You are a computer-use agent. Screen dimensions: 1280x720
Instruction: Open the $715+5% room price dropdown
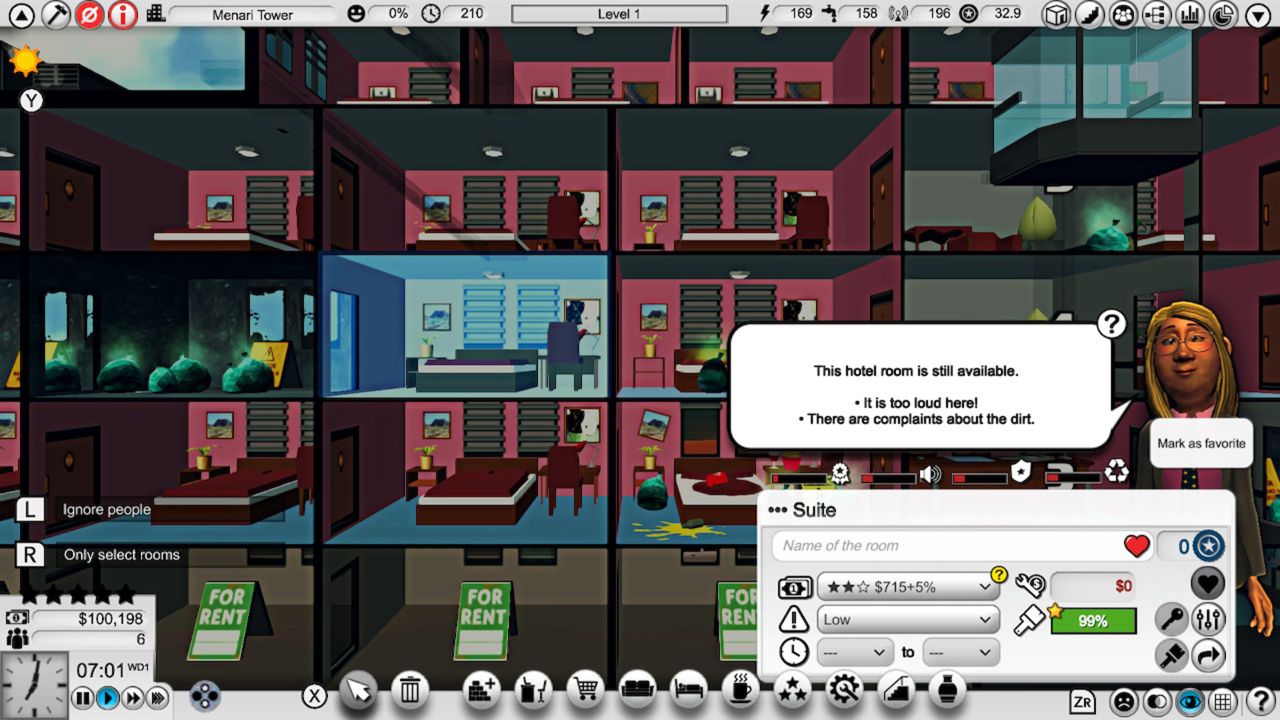907,587
